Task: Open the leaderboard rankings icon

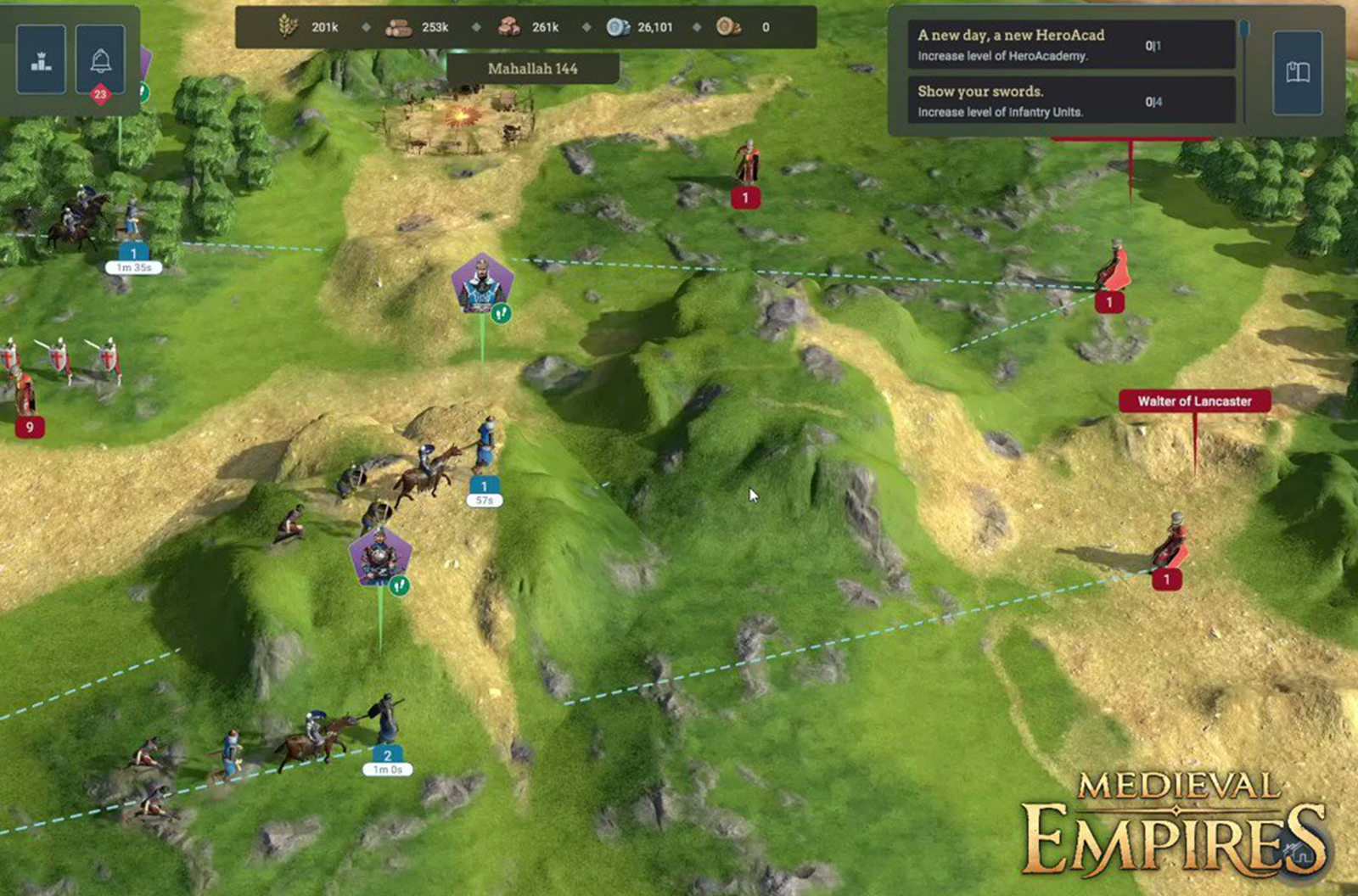Action: pos(40,59)
